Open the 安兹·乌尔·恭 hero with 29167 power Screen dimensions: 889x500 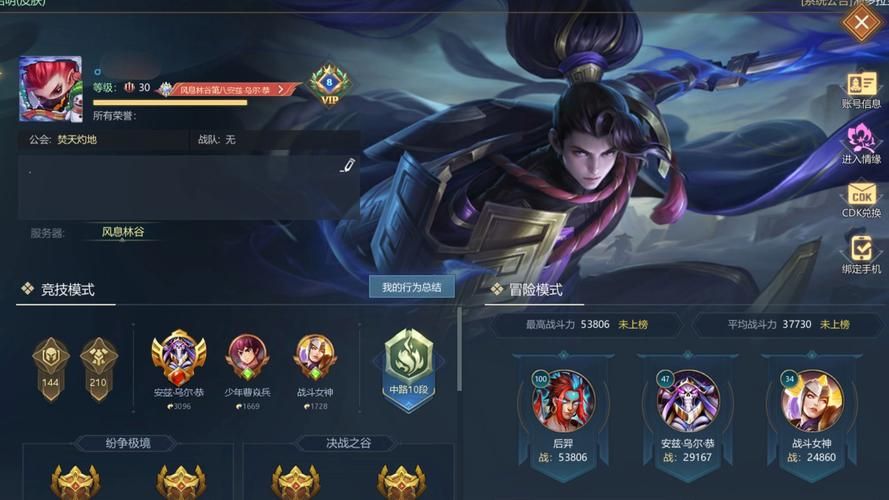[687, 401]
